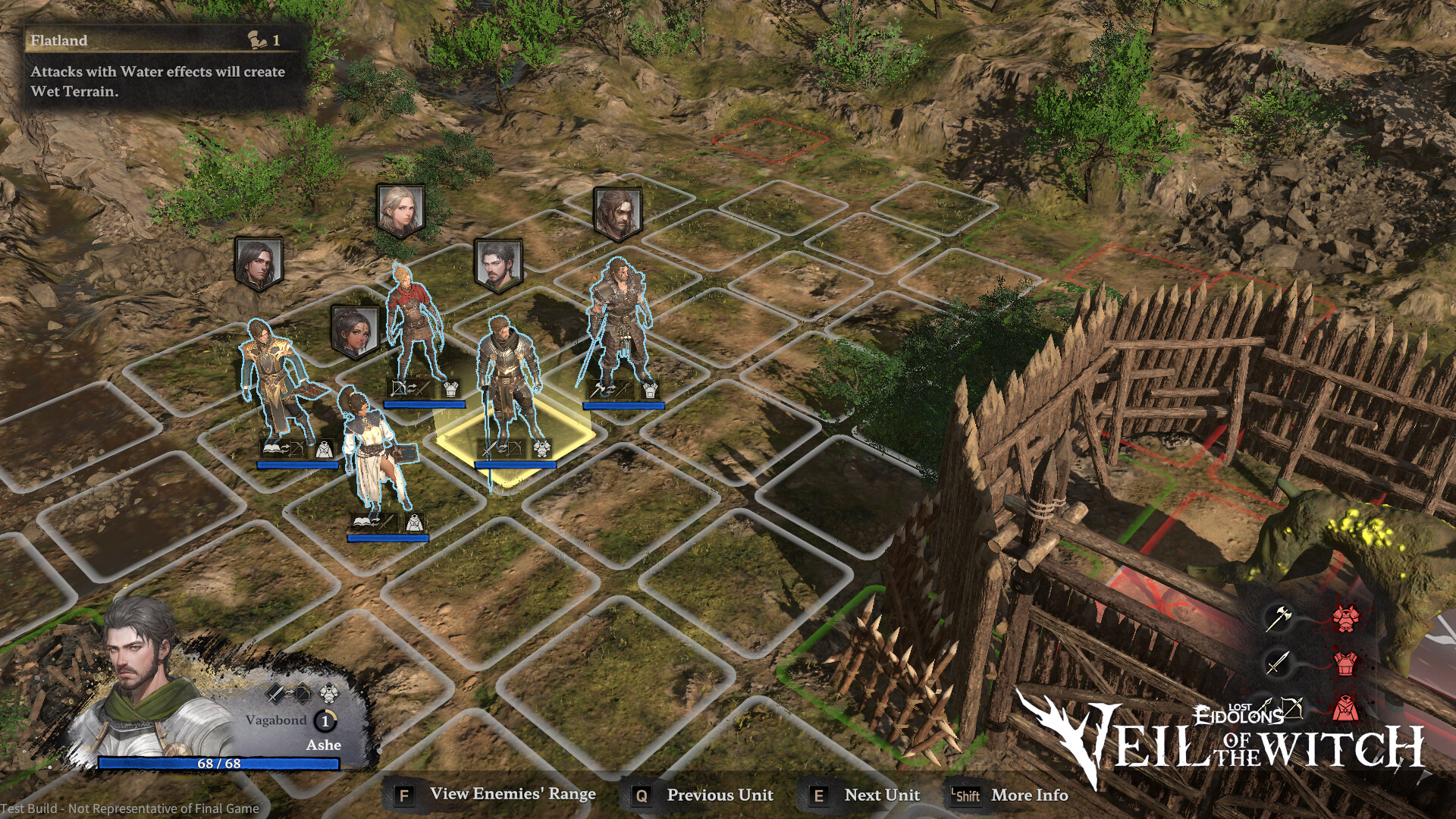Click the red hooded robe icon near the bow
1456x819 pixels.
[1346, 707]
